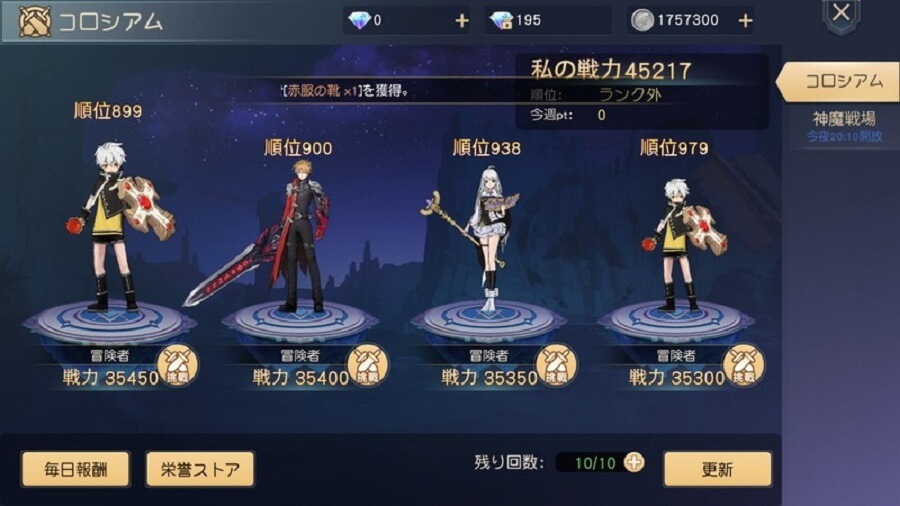Challenge the rank 938 opponent

[557, 365]
